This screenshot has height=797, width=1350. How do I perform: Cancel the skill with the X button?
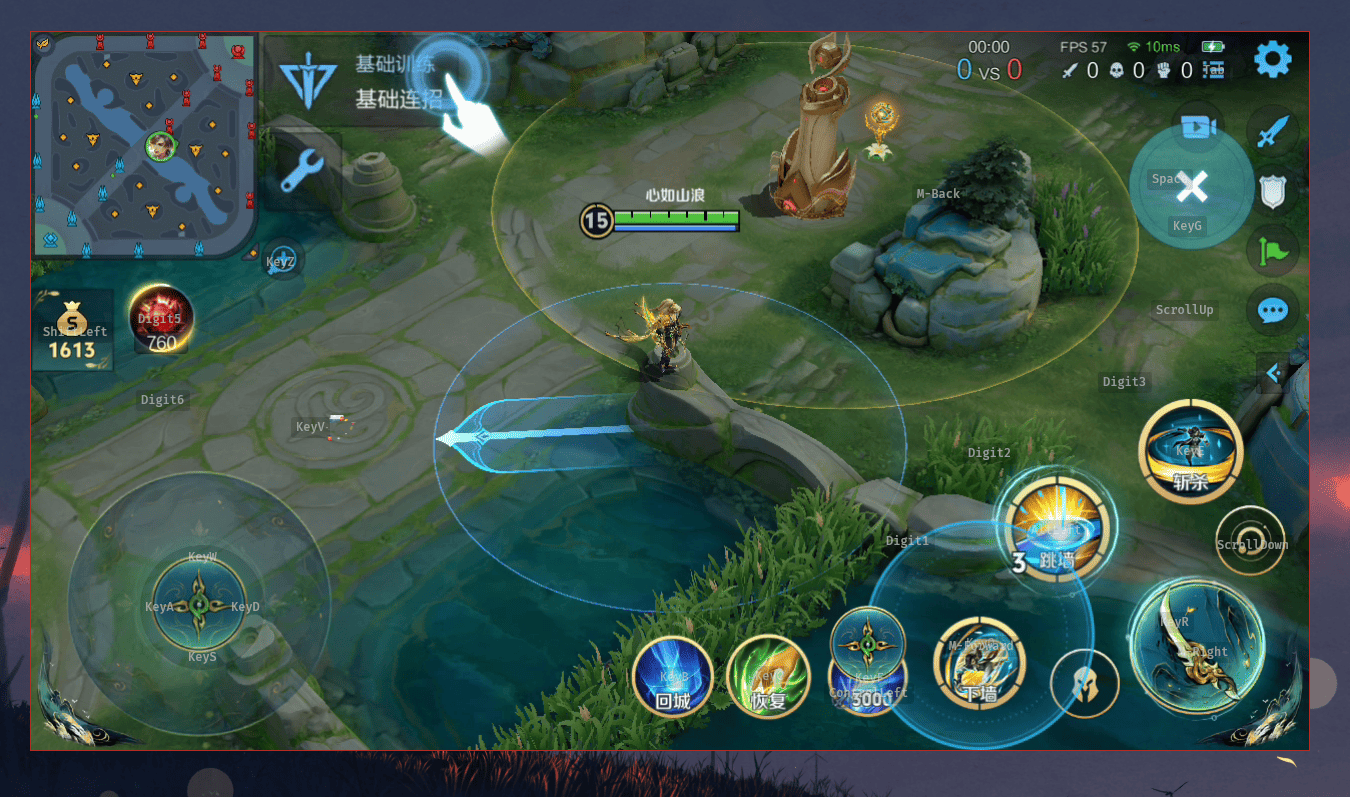click(x=1191, y=186)
